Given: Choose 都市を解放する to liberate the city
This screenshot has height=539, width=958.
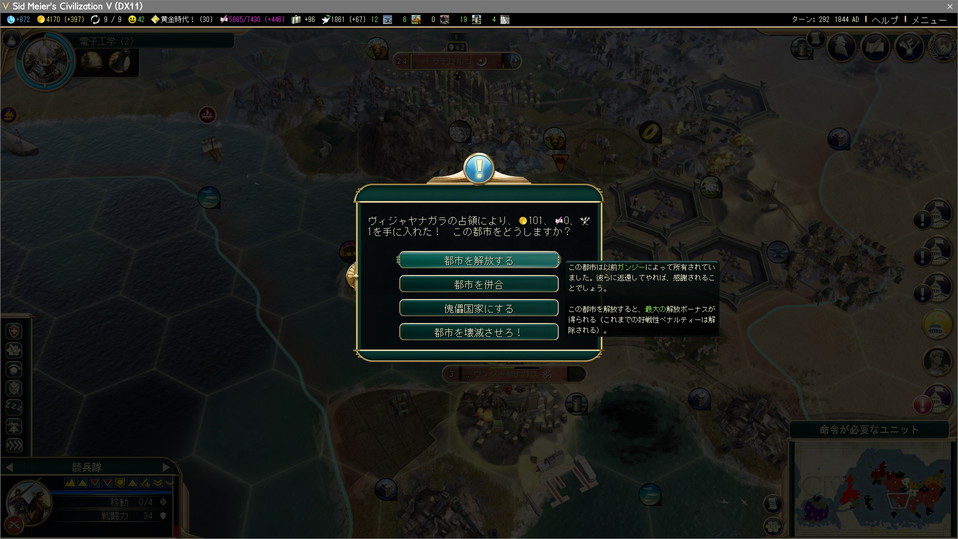Looking at the screenshot, I should point(478,260).
